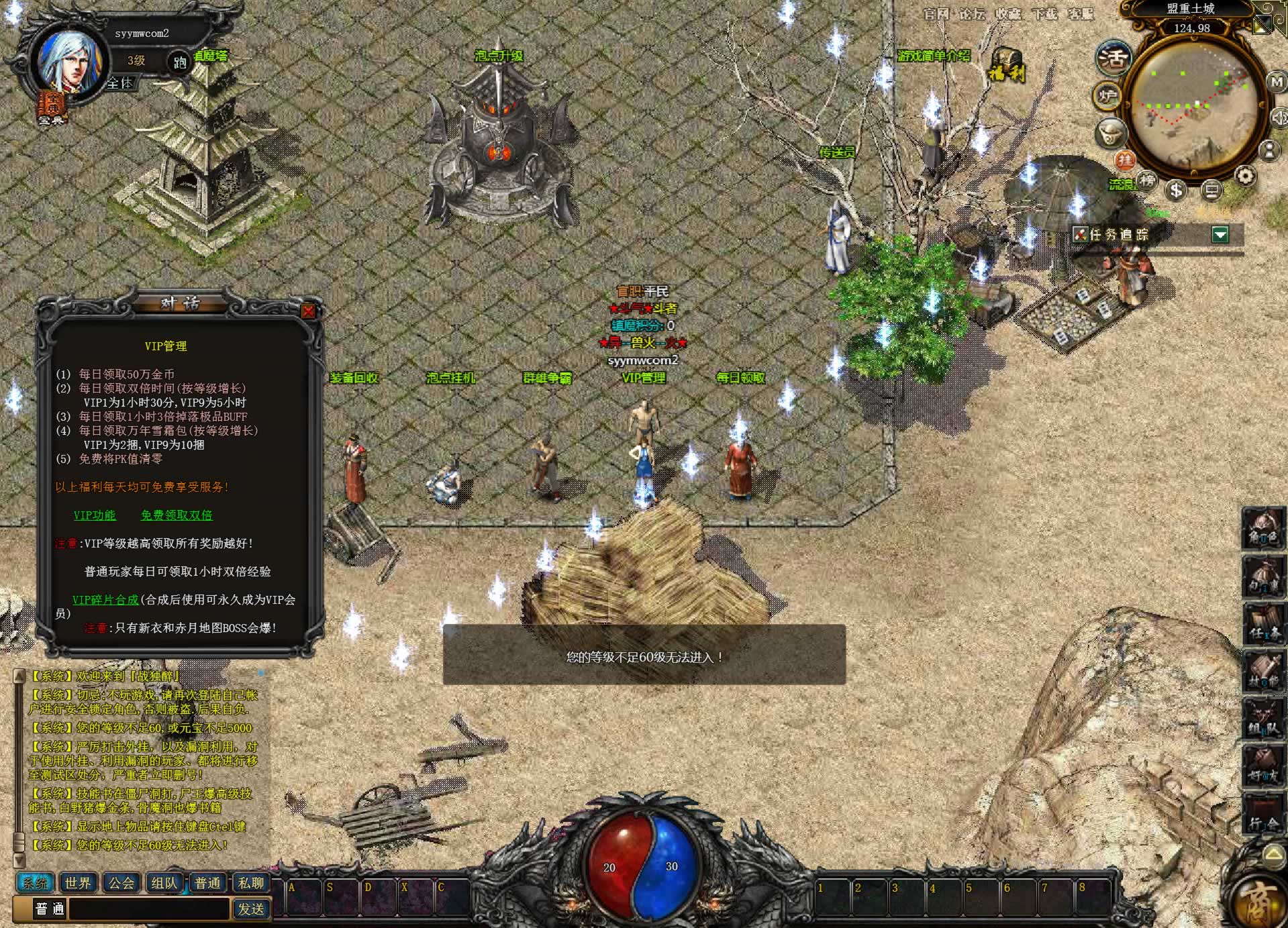Image resolution: width=1288 pixels, height=928 pixels.
Task: Switch to the 私聊 chat tab
Action: [251, 883]
